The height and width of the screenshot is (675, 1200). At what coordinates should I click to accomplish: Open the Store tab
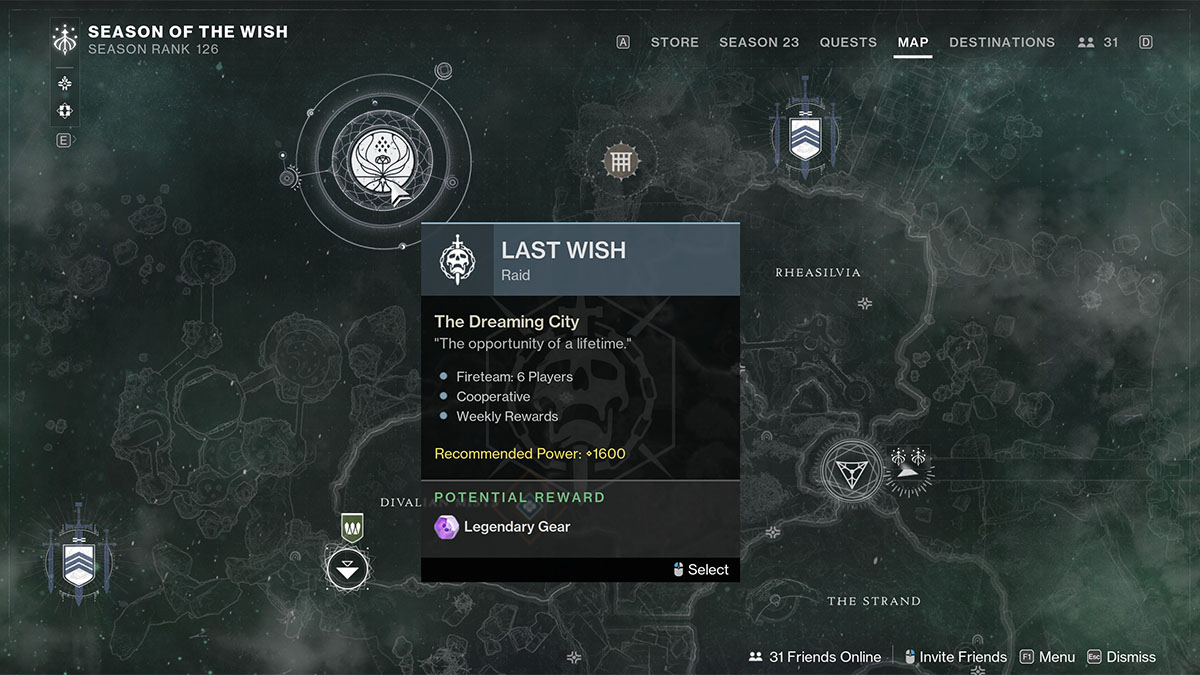point(674,42)
